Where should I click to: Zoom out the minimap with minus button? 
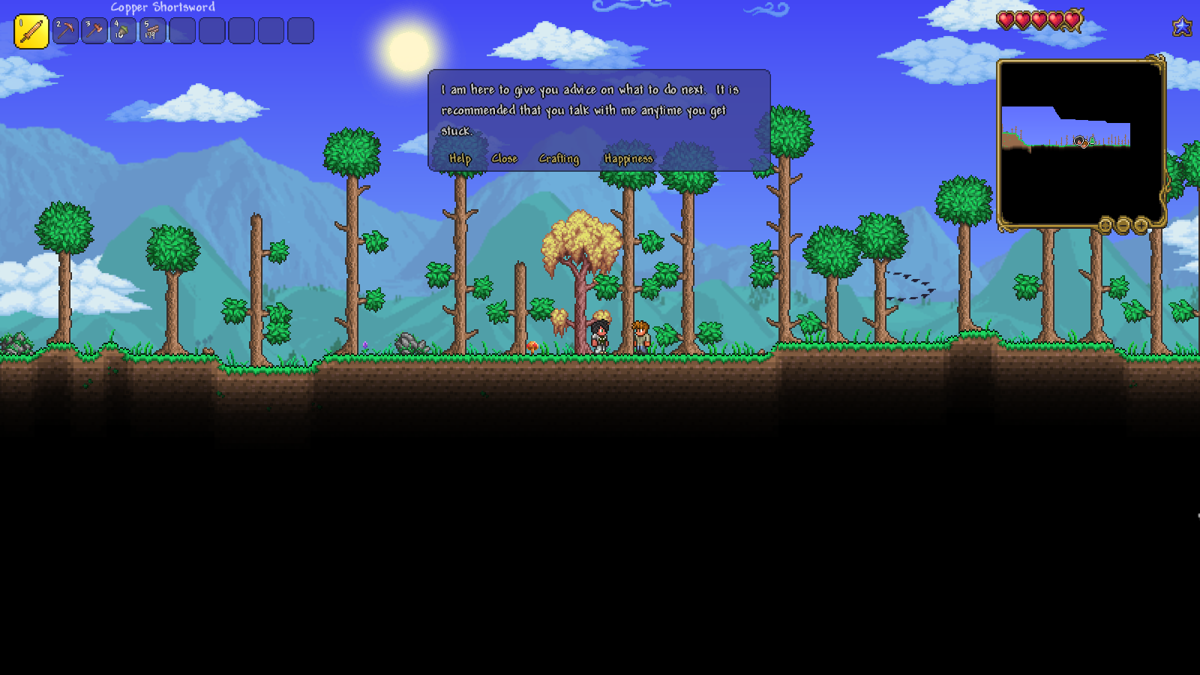point(1123,225)
